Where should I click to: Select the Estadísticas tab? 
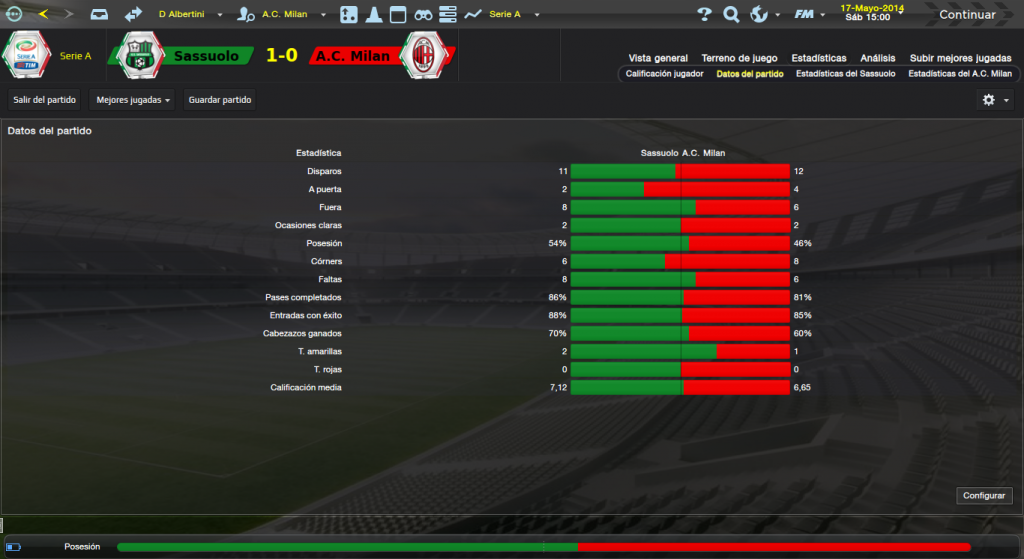(818, 58)
